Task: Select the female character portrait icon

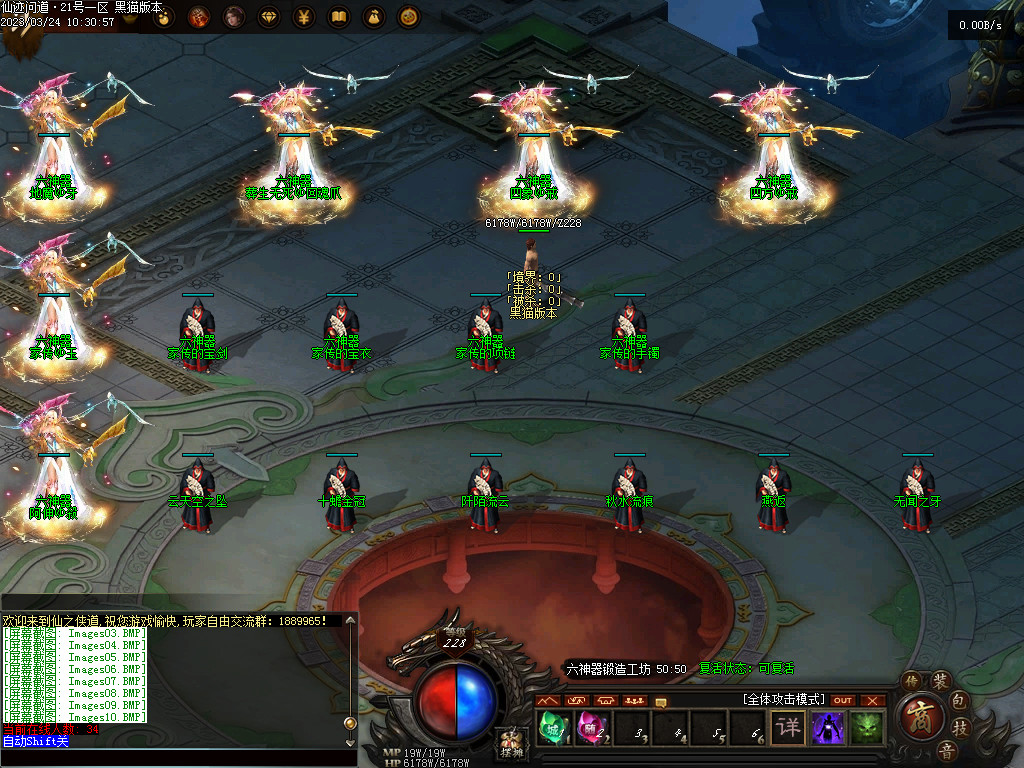Action: point(234,17)
